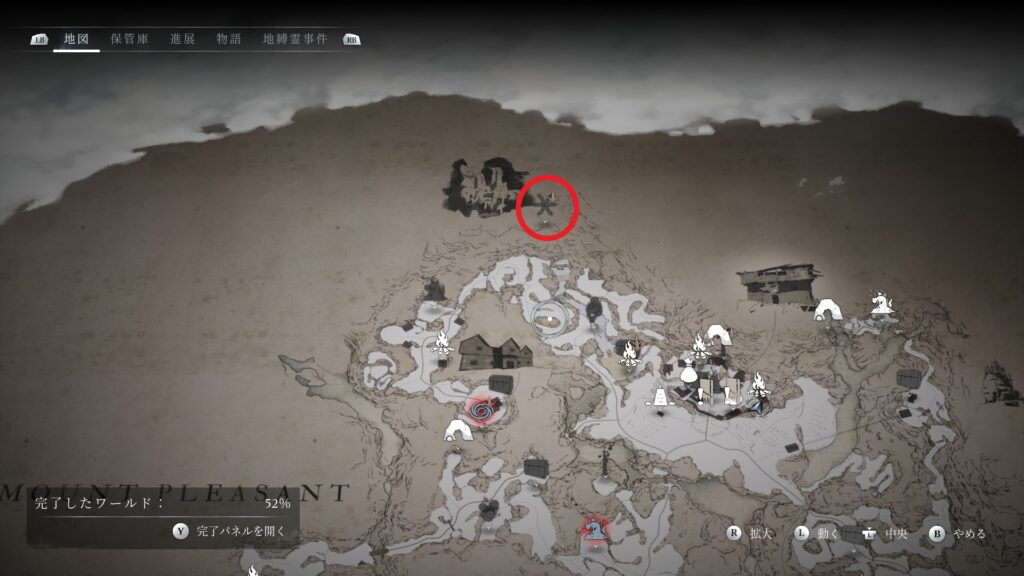Image resolution: width=1024 pixels, height=576 pixels.
Task: Select the arch marker beside the red spiral
Action: [x=457, y=430]
